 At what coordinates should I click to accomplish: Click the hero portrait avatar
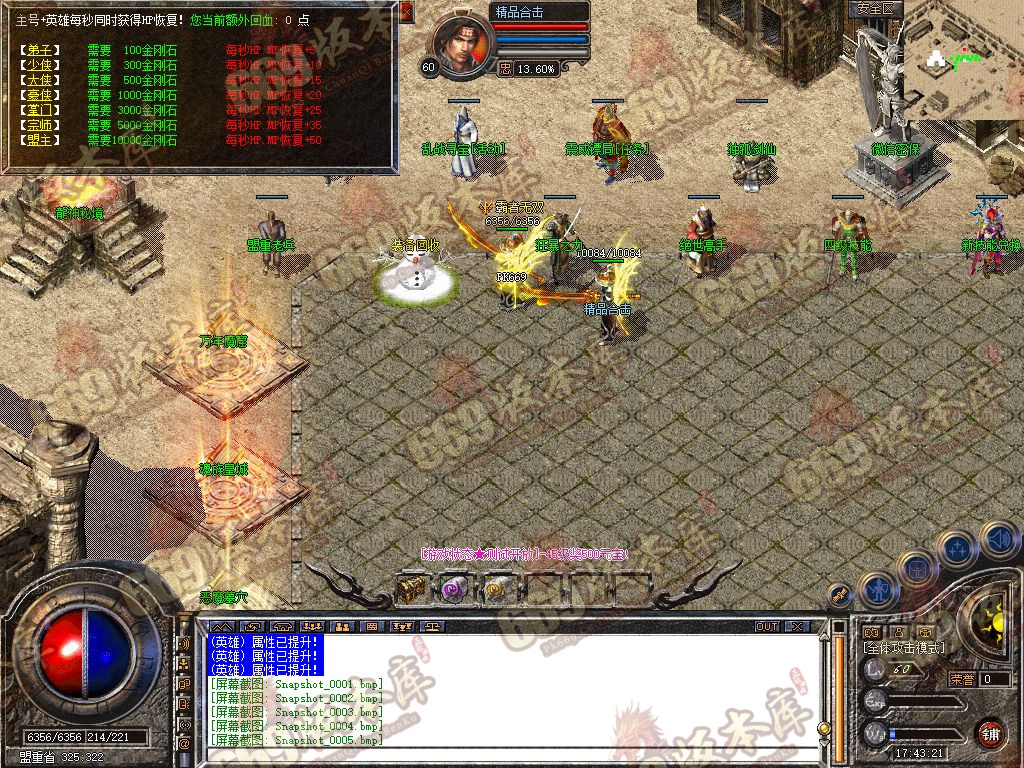464,42
